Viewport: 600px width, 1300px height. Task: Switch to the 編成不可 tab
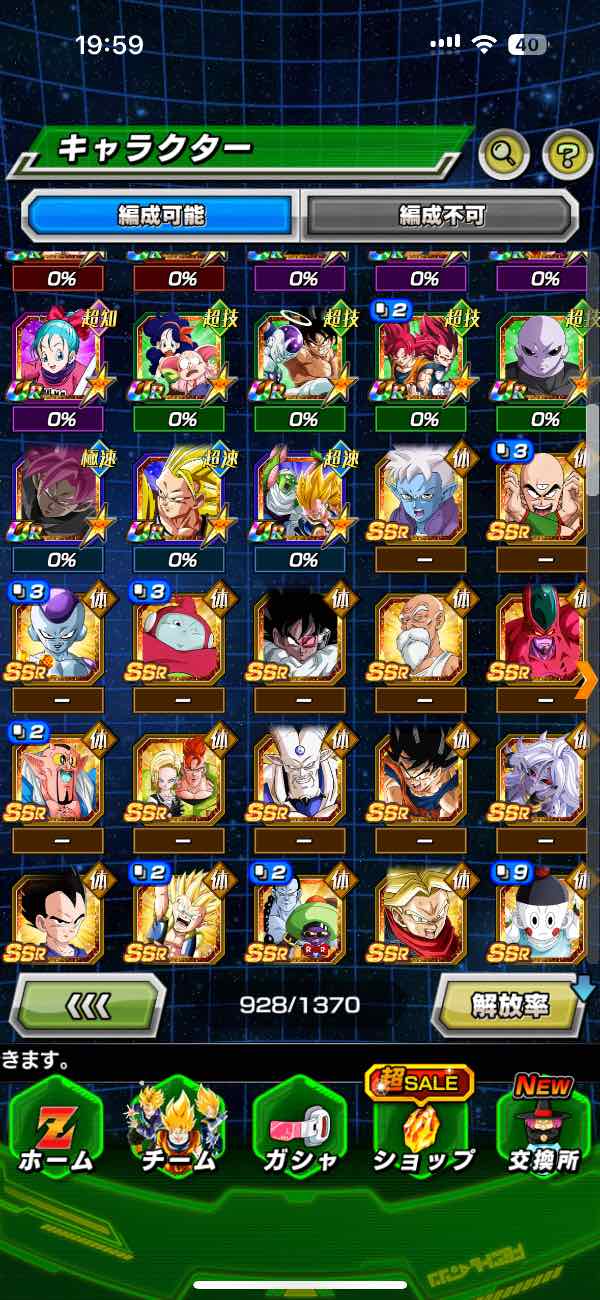(x=442, y=215)
